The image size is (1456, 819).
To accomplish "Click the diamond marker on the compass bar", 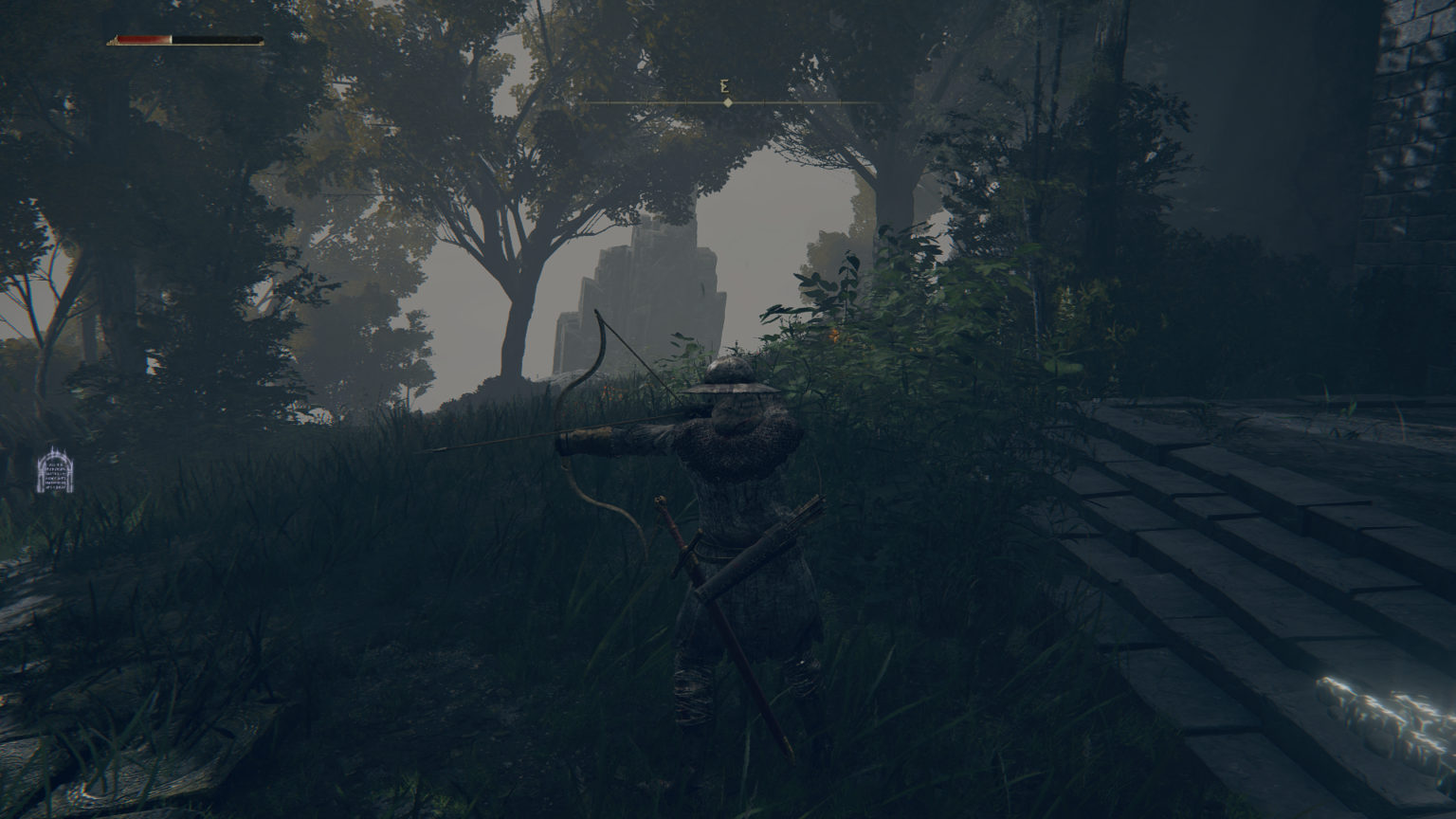I will pyautogui.click(x=726, y=104).
